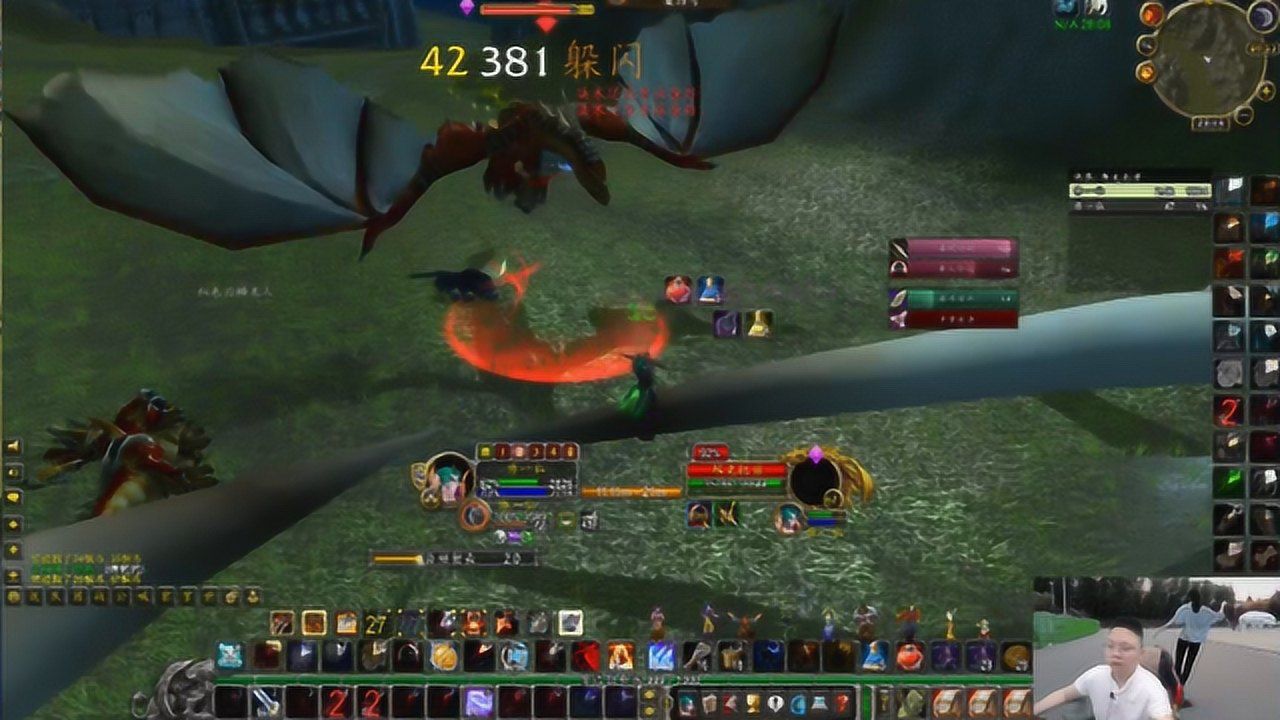
Task: Select the highlighted quest tracker row
Action: (x=1140, y=190)
